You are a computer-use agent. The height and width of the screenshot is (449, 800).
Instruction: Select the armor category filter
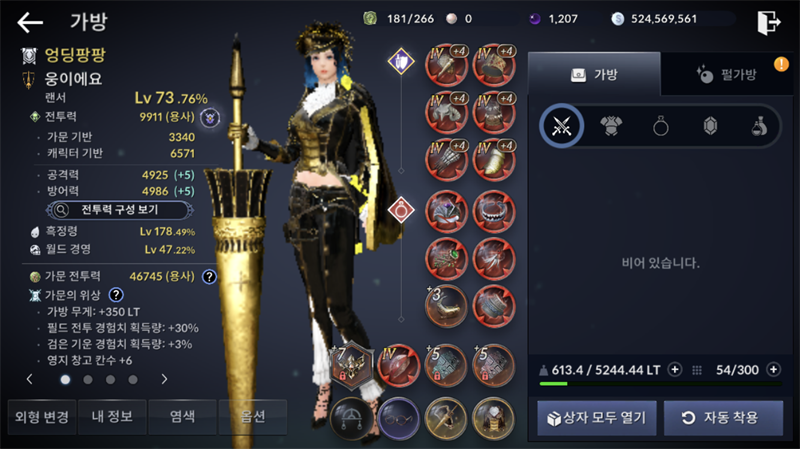click(610, 126)
